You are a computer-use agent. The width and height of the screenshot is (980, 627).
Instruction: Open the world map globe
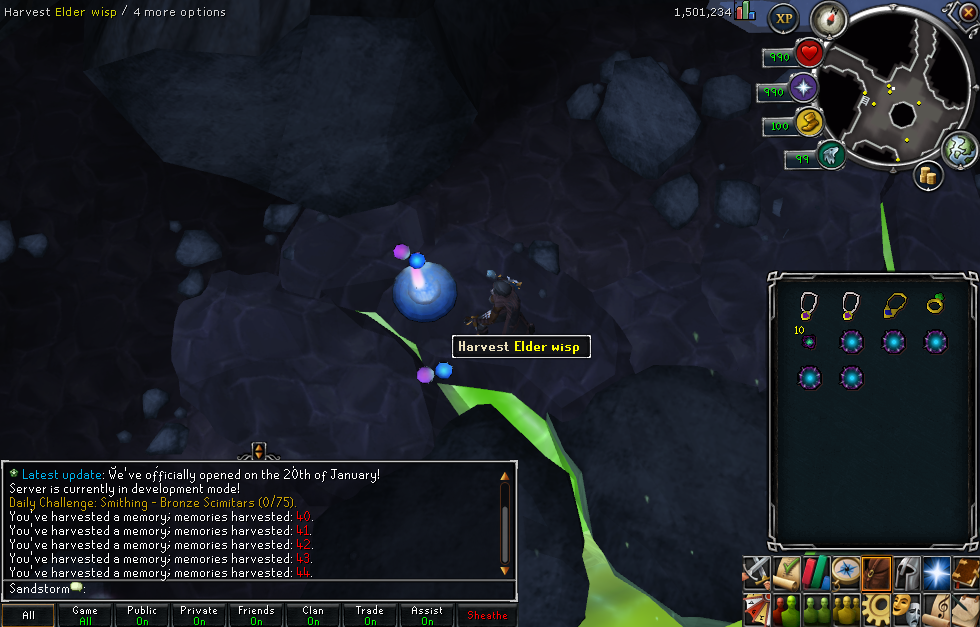[x=959, y=150]
